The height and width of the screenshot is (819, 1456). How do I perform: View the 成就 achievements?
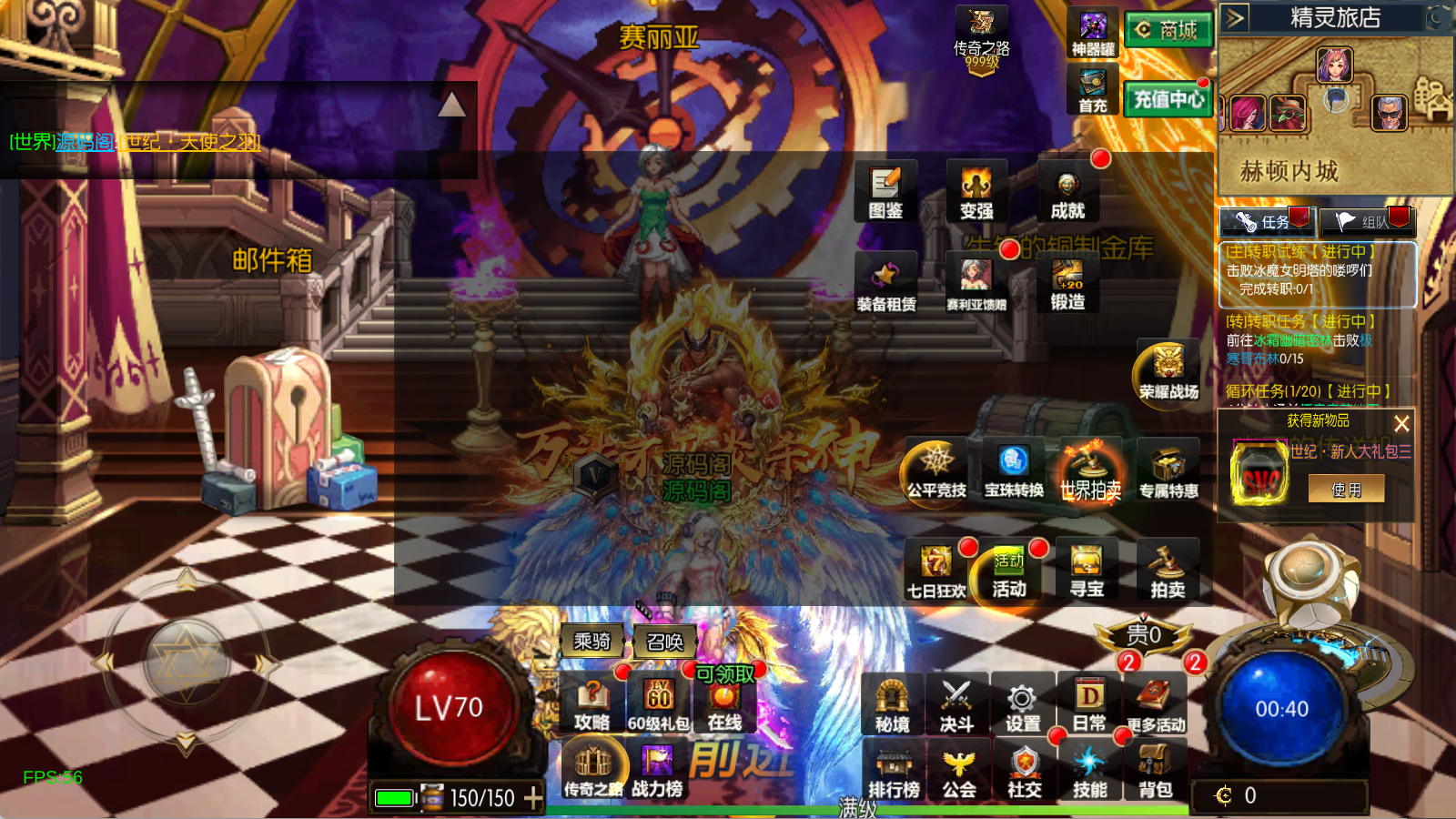click(x=1067, y=193)
